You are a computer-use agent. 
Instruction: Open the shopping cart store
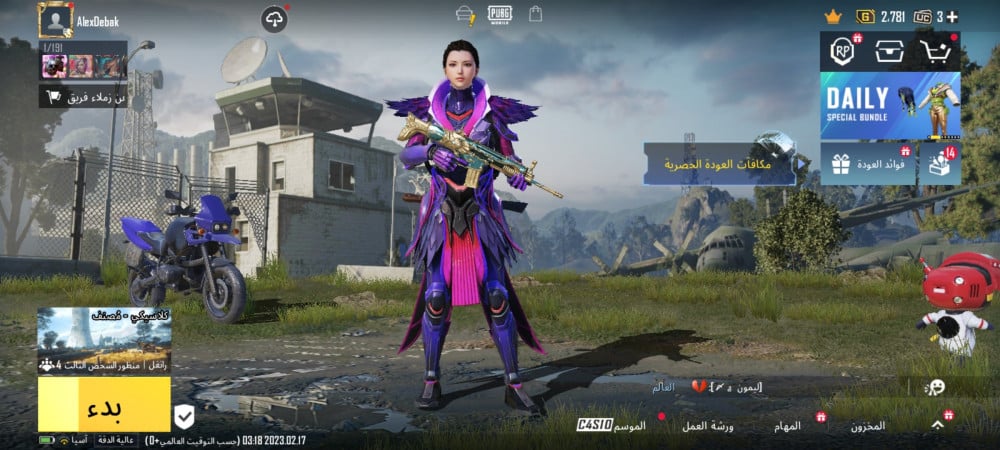coord(937,51)
